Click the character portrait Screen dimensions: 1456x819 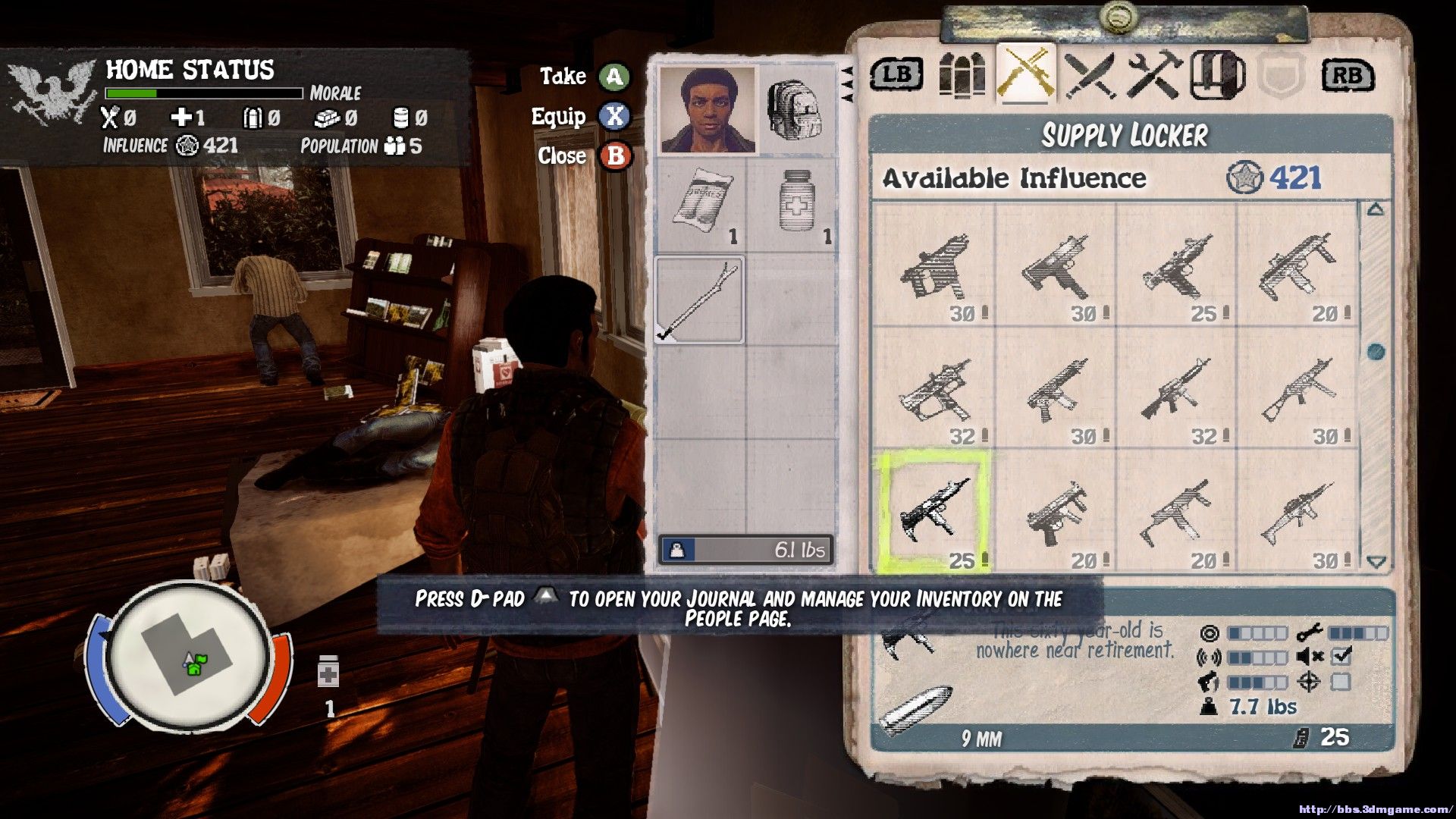pyautogui.click(x=707, y=111)
